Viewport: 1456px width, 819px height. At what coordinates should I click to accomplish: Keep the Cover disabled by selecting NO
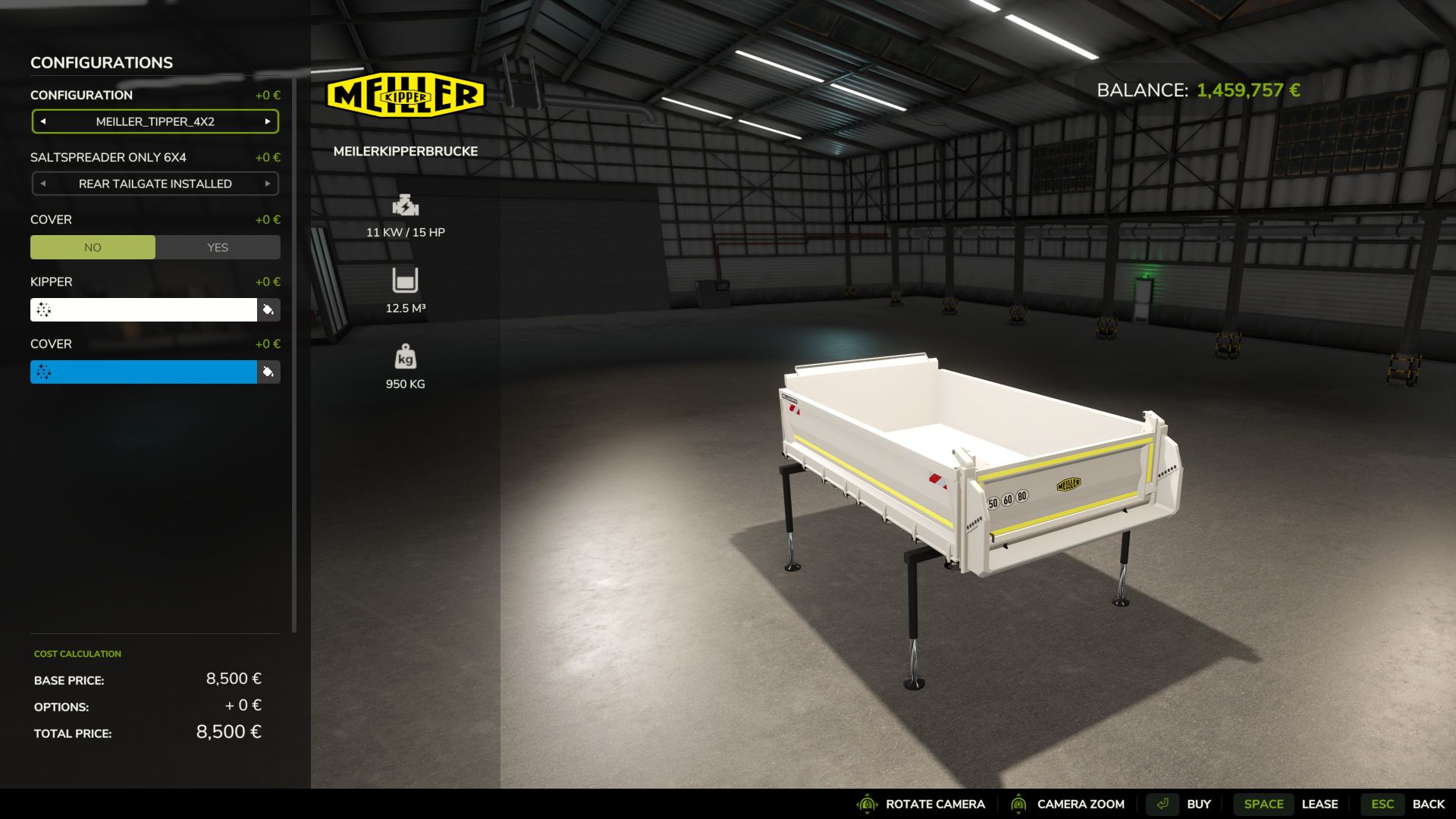tap(93, 247)
